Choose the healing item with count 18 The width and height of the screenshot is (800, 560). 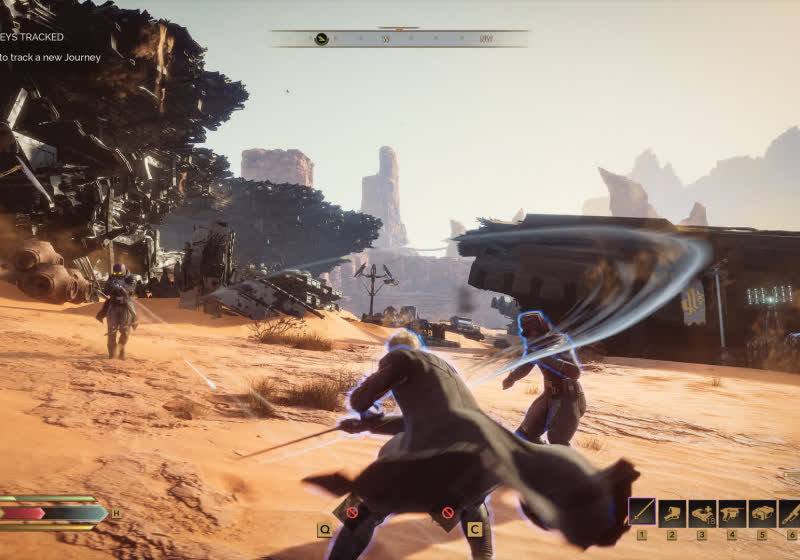[702, 513]
